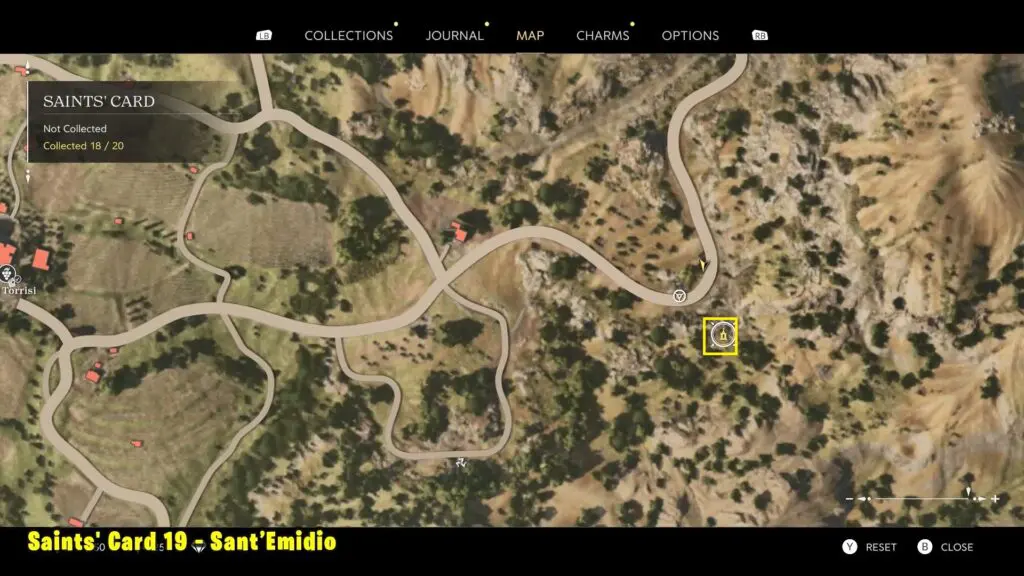Switch to the Collections tab
The height and width of the screenshot is (576, 1024).
(348, 35)
